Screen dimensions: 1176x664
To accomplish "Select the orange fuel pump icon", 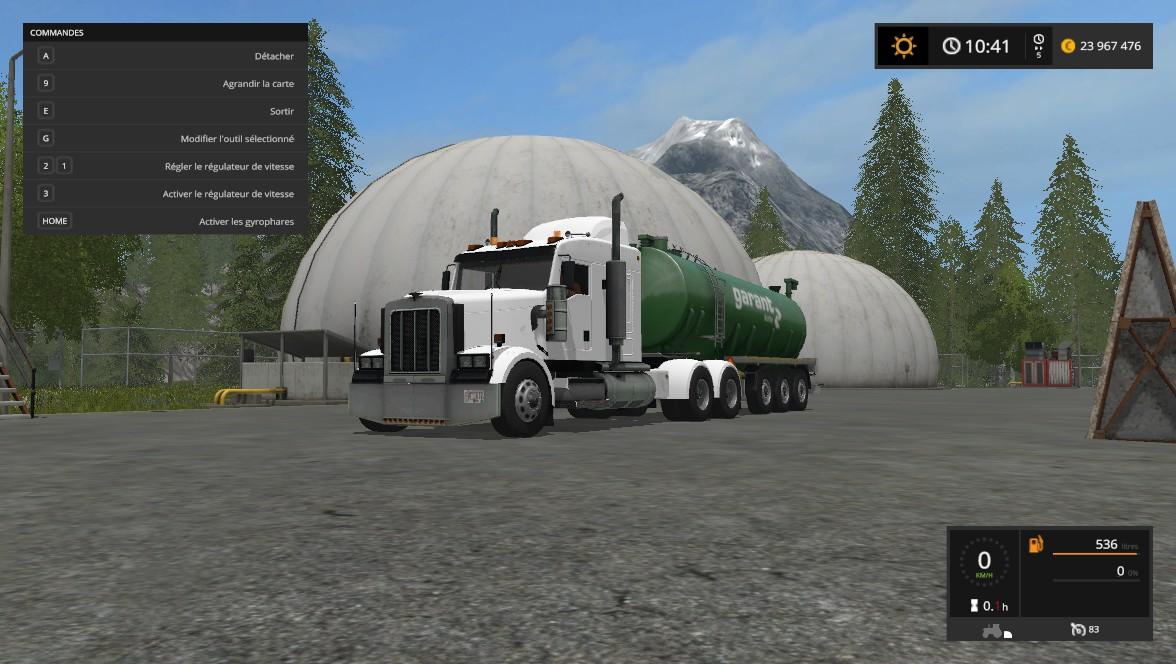I will point(1035,544).
